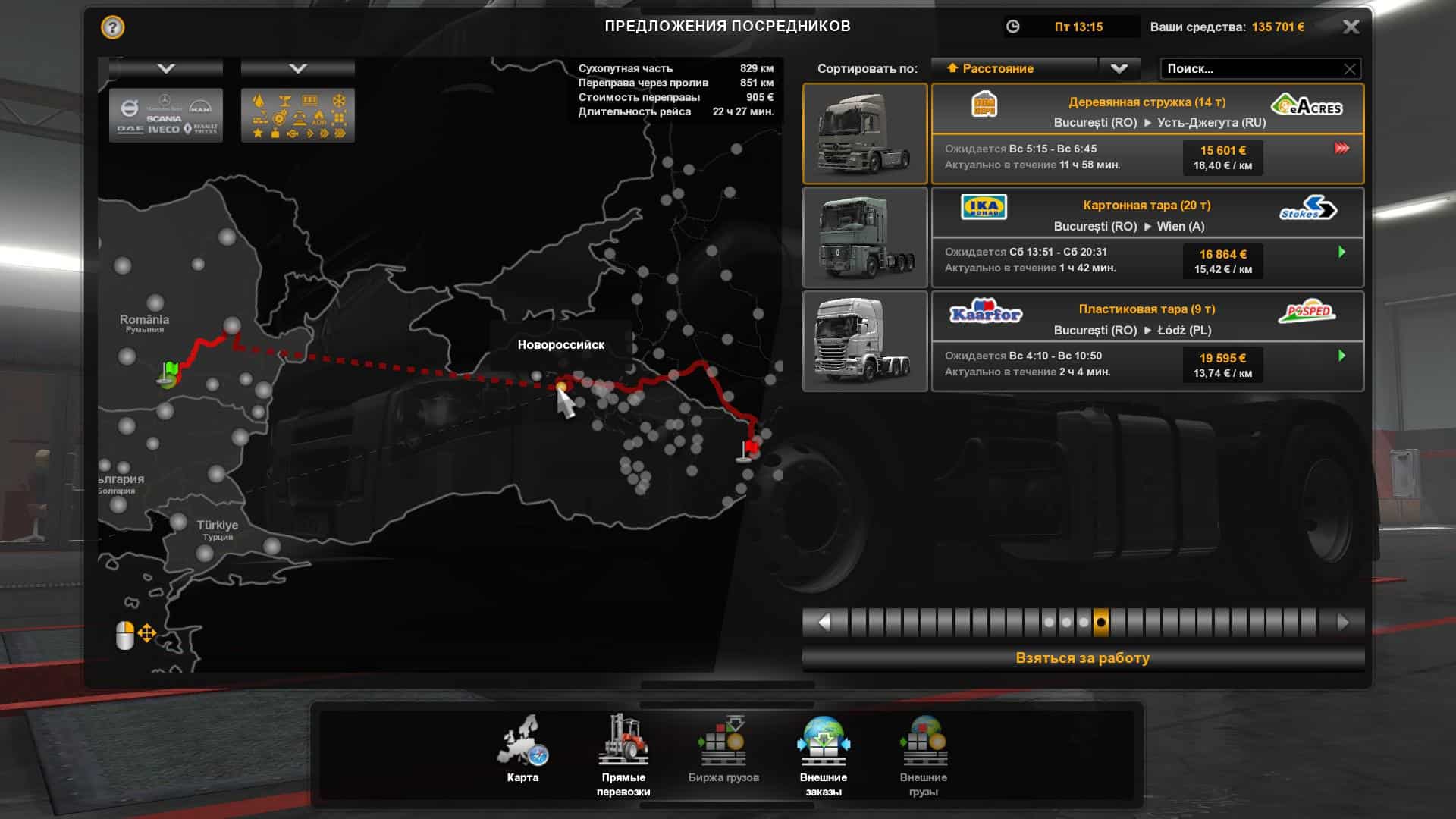Select the Scania truck brand filter

click(x=164, y=118)
